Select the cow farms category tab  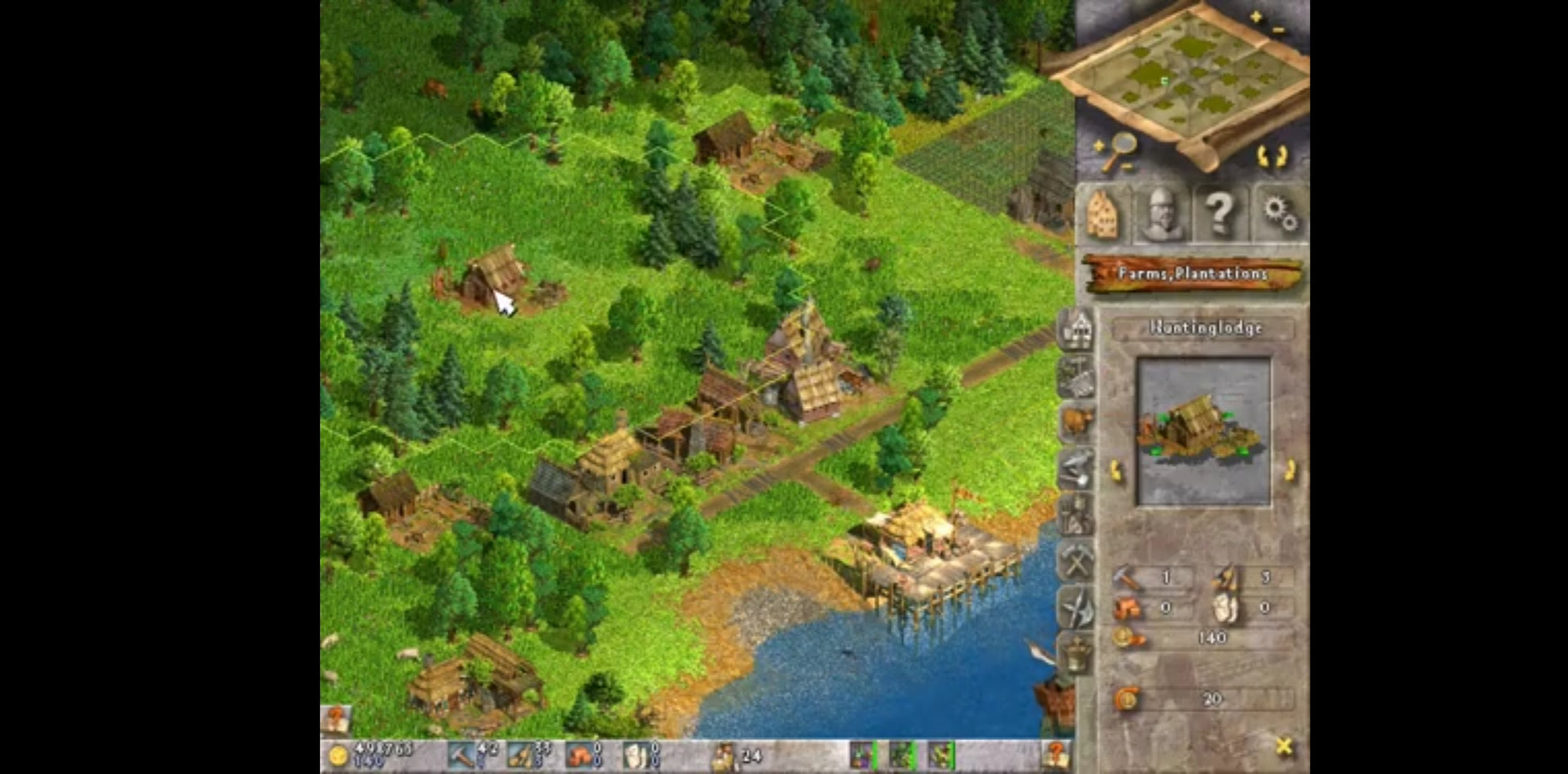pos(1077,421)
